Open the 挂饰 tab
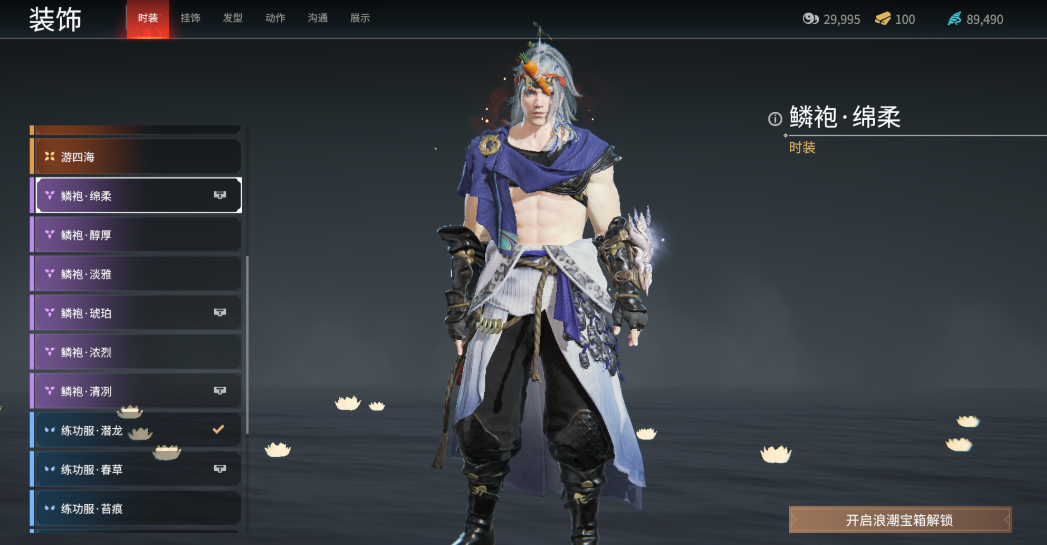The height and width of the screenshot is (545, 1047). coord(190,18)
